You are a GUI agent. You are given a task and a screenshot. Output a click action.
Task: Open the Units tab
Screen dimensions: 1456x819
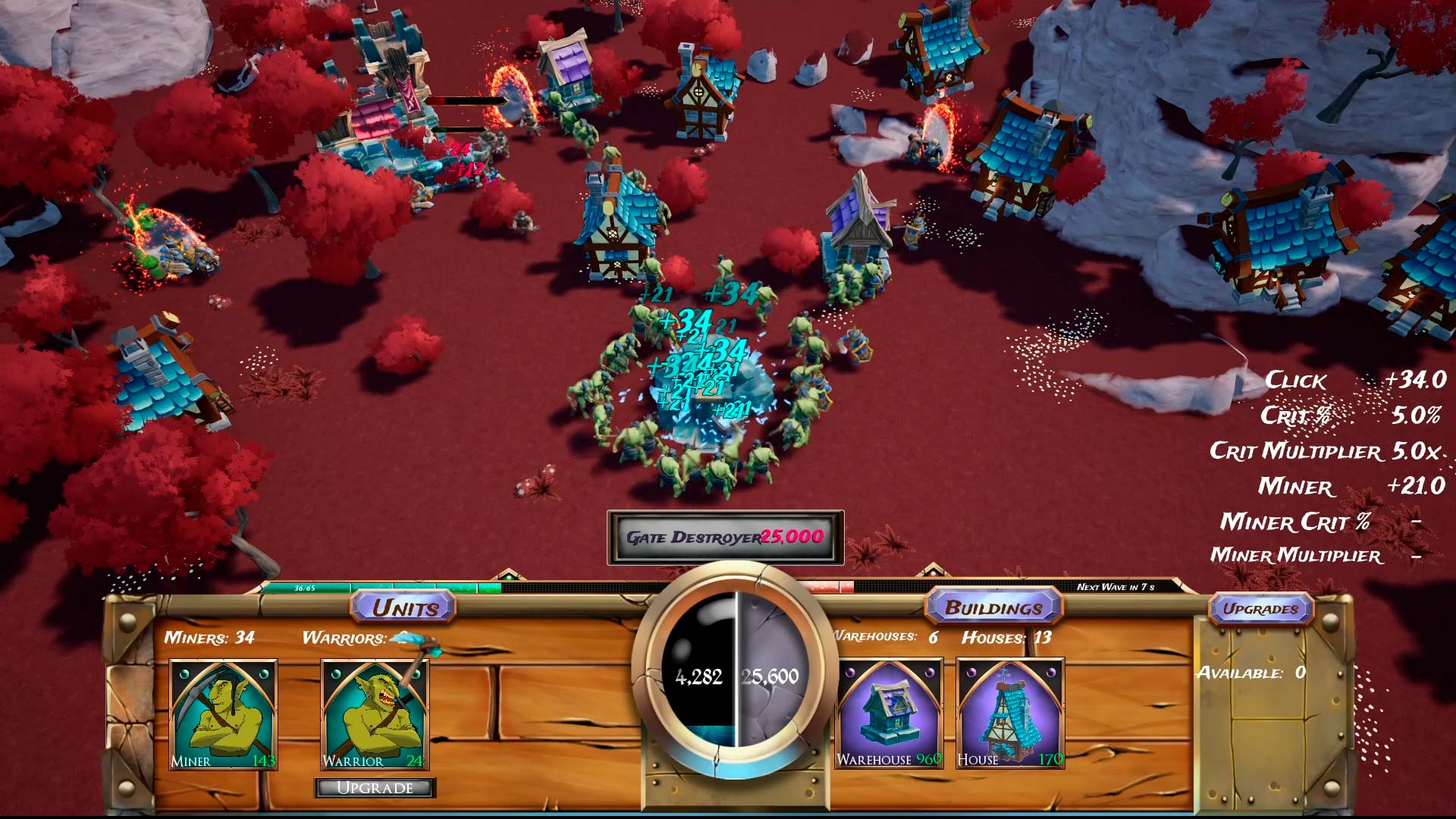click(x=404, y=607)
